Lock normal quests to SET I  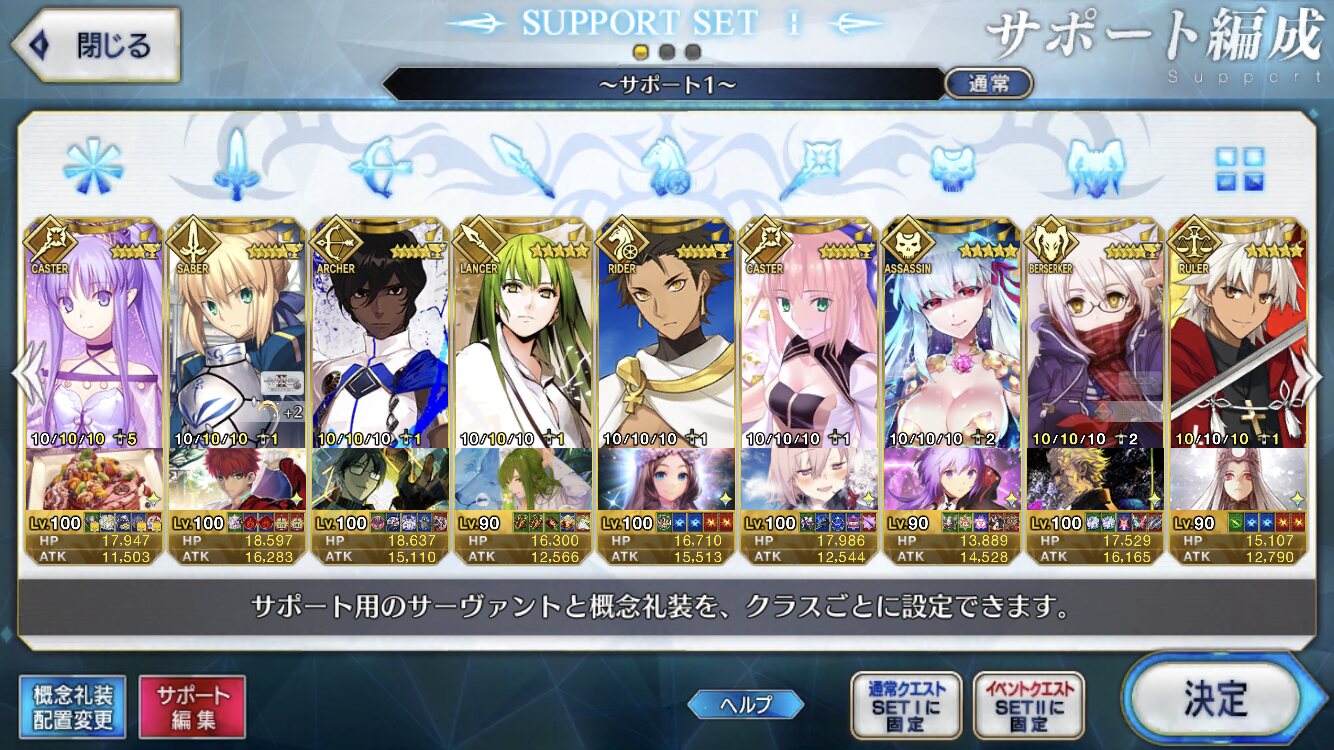905,704
